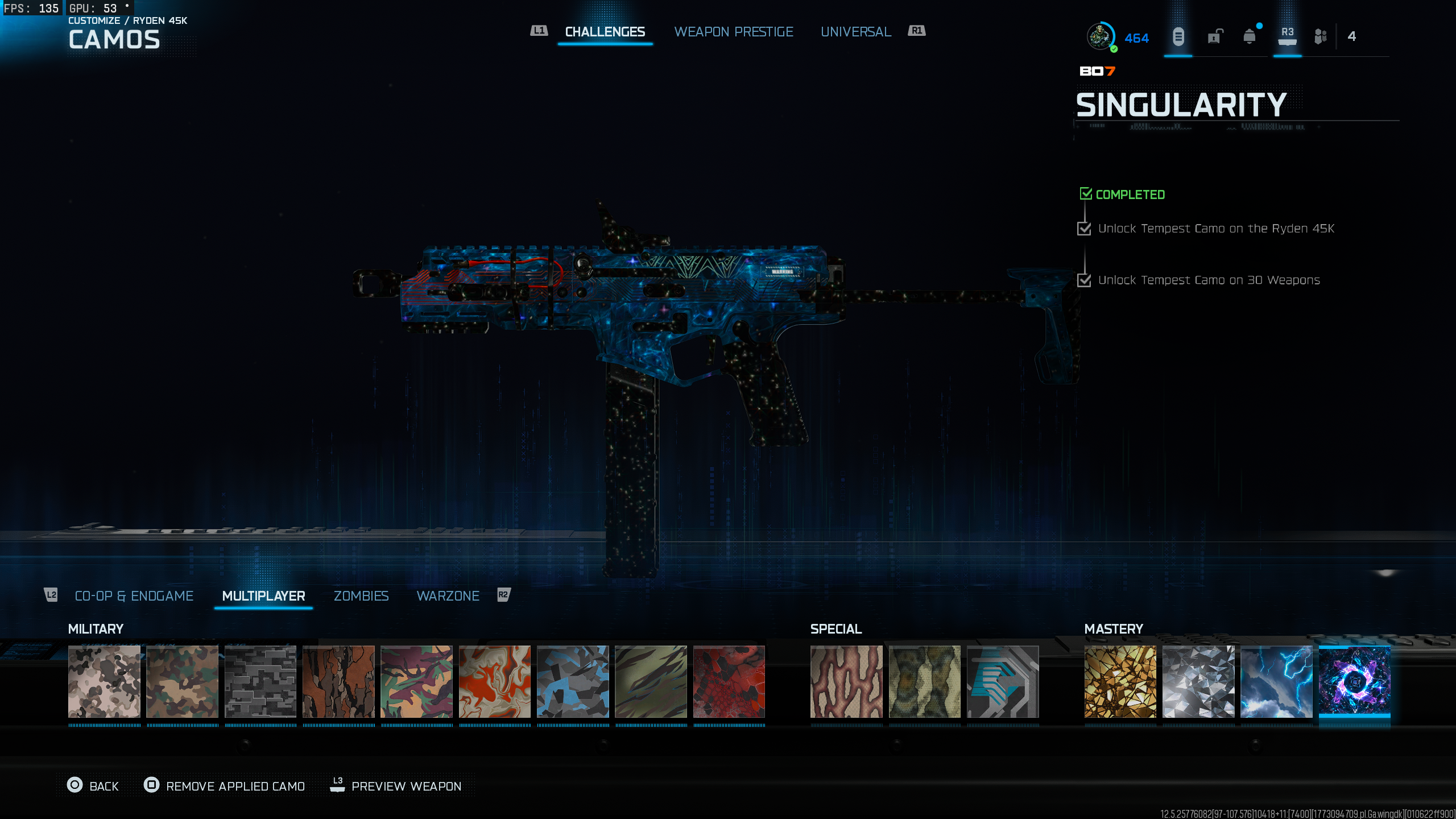Select the grey digital pixel camo
The width and height of the screenshot is (1456, 819).
260,681
